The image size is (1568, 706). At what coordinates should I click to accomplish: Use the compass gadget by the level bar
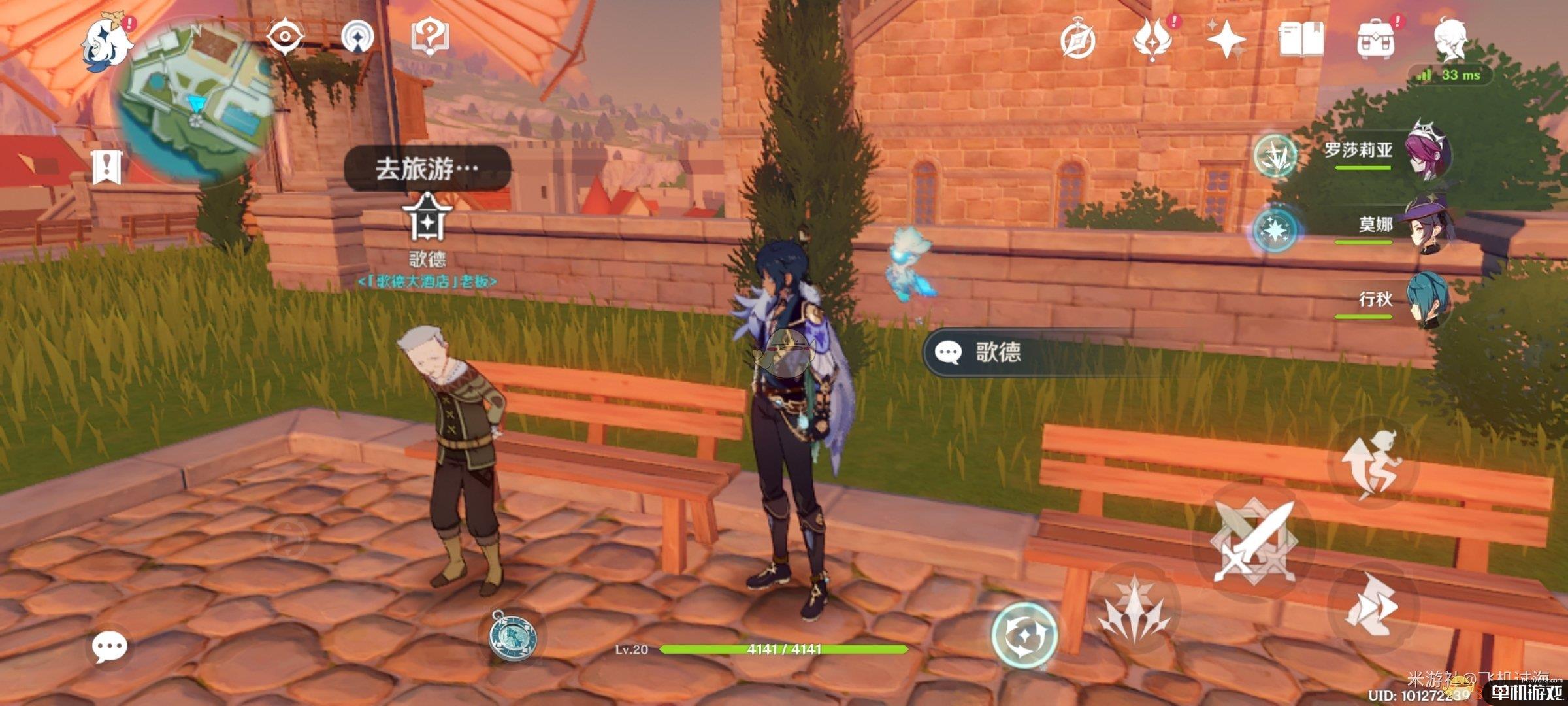[514, 635]
